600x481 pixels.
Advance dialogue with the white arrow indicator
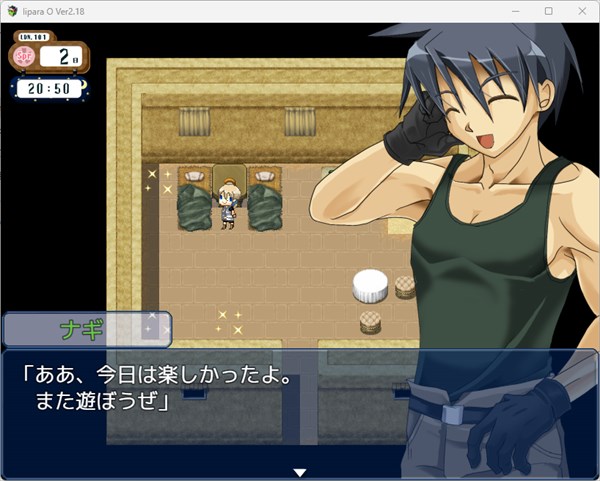[x=299, y=471]
